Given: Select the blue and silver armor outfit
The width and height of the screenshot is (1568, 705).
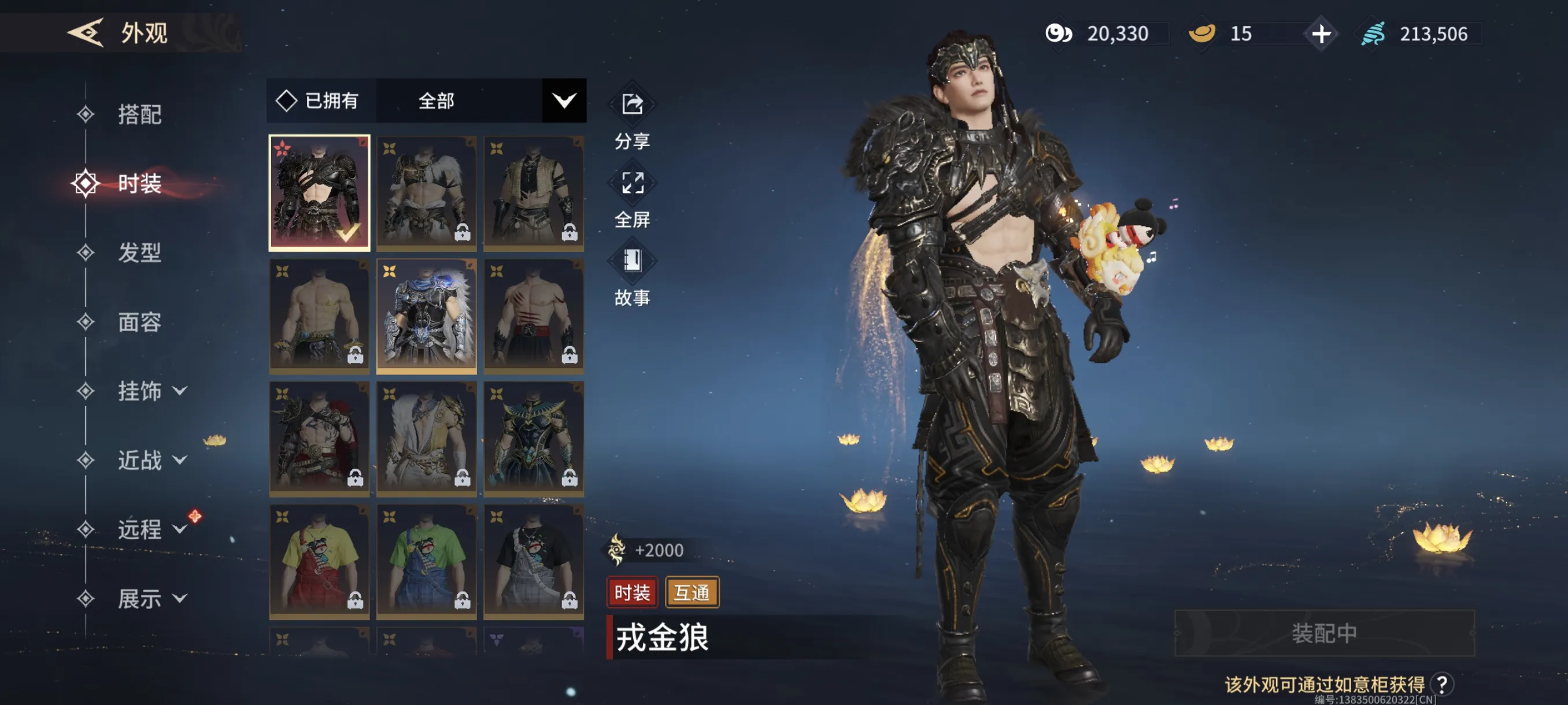Looking at the screenshot, I should pyautogui.click(x=426, y=315).
